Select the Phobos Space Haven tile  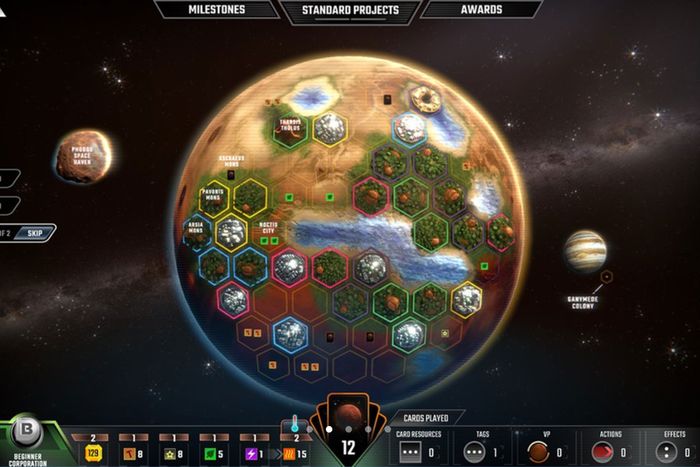84,156
